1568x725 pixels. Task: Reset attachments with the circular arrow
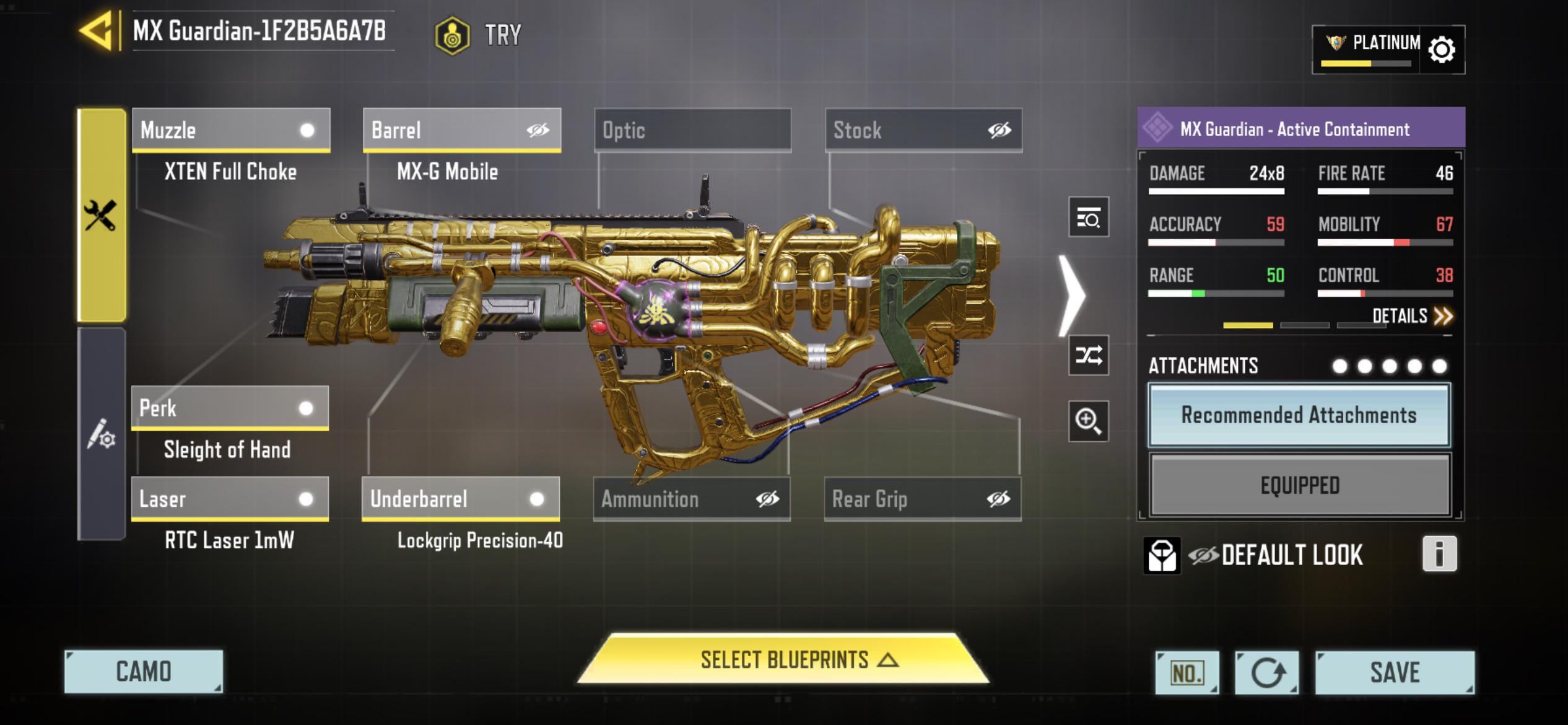tap(1267, 672)
